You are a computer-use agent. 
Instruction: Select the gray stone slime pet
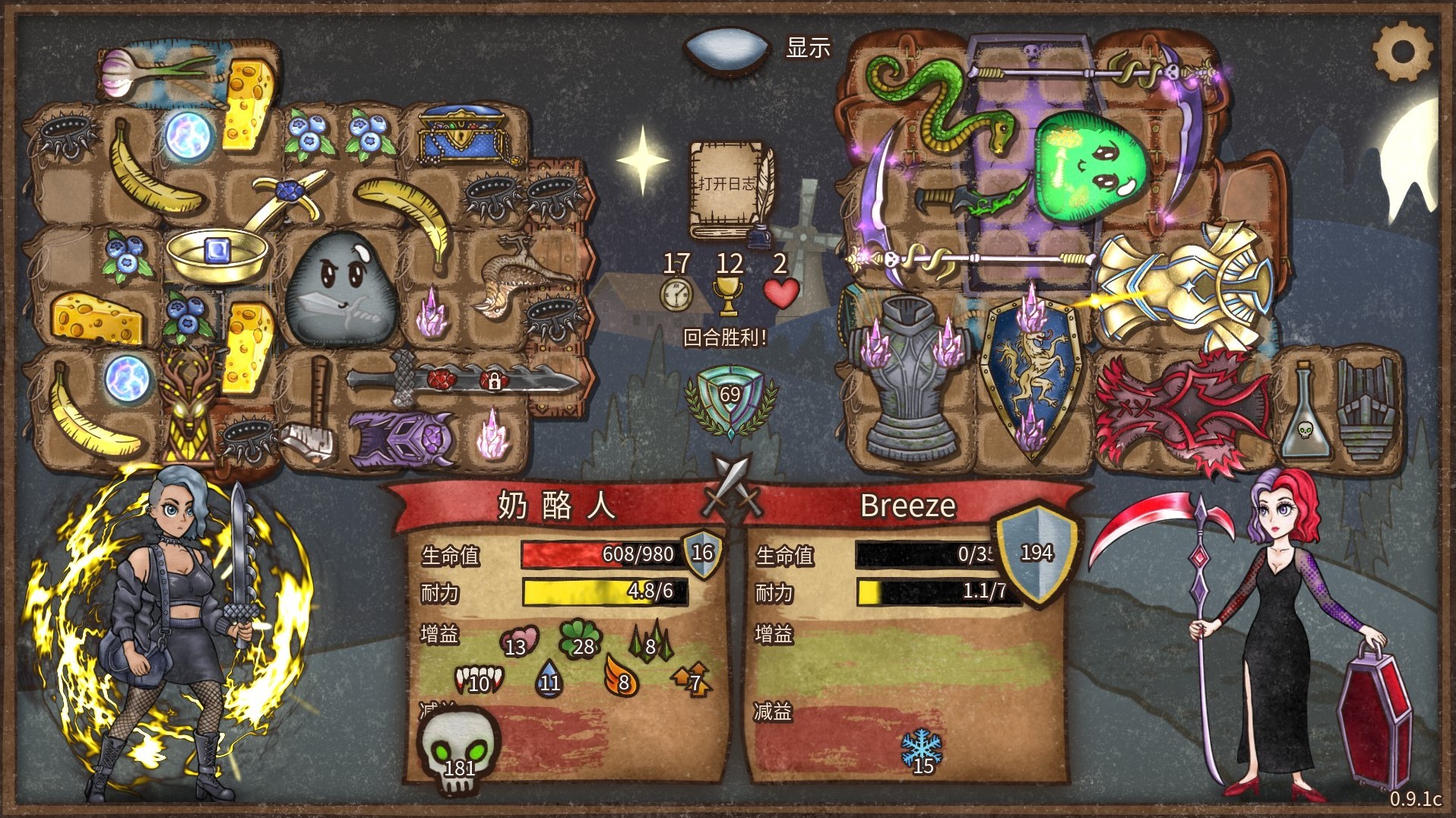(342, 289)
